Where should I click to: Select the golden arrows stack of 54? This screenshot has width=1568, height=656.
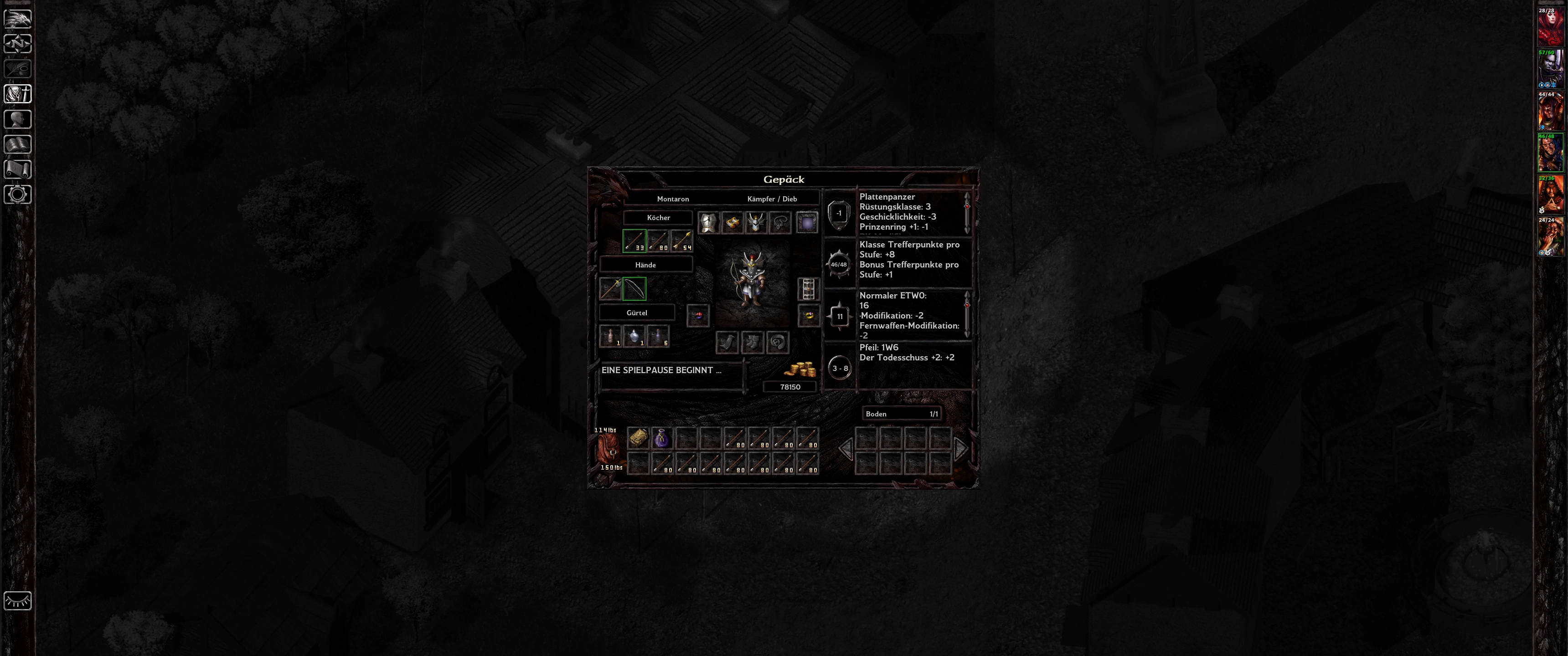coord(682,241)
